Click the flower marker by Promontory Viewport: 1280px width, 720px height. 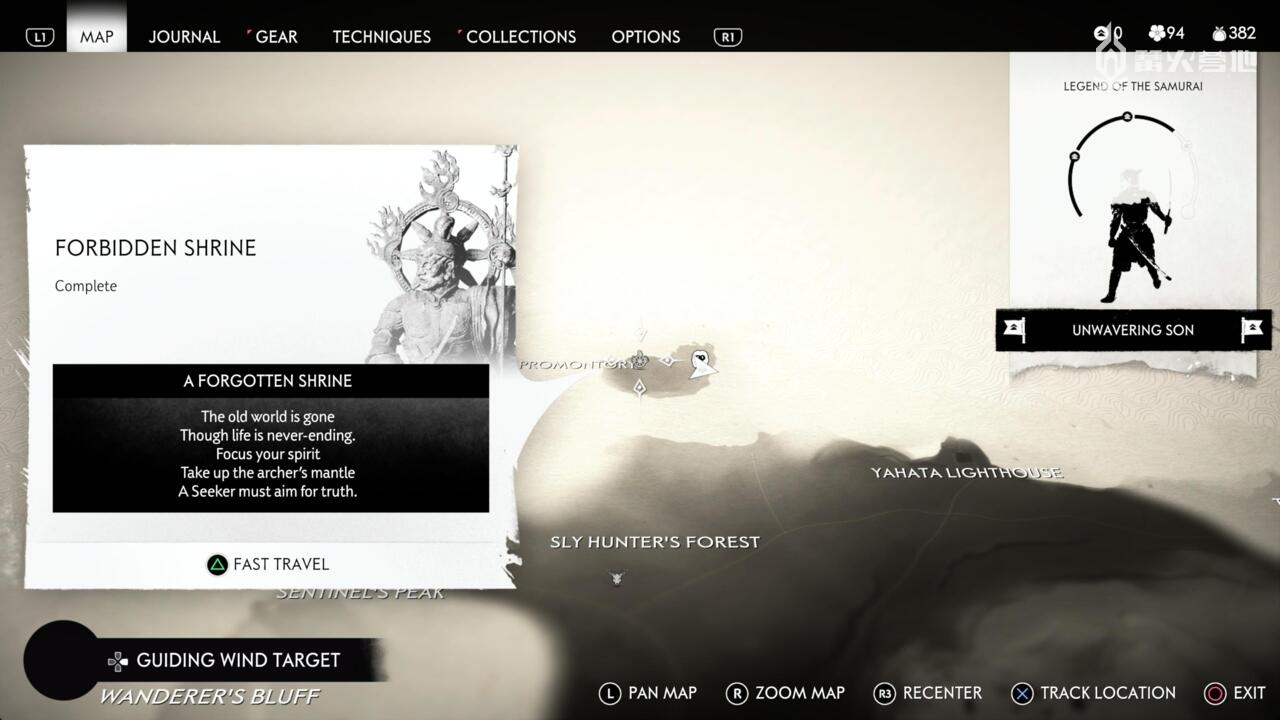pyautogui.click(x=640, y=360)
